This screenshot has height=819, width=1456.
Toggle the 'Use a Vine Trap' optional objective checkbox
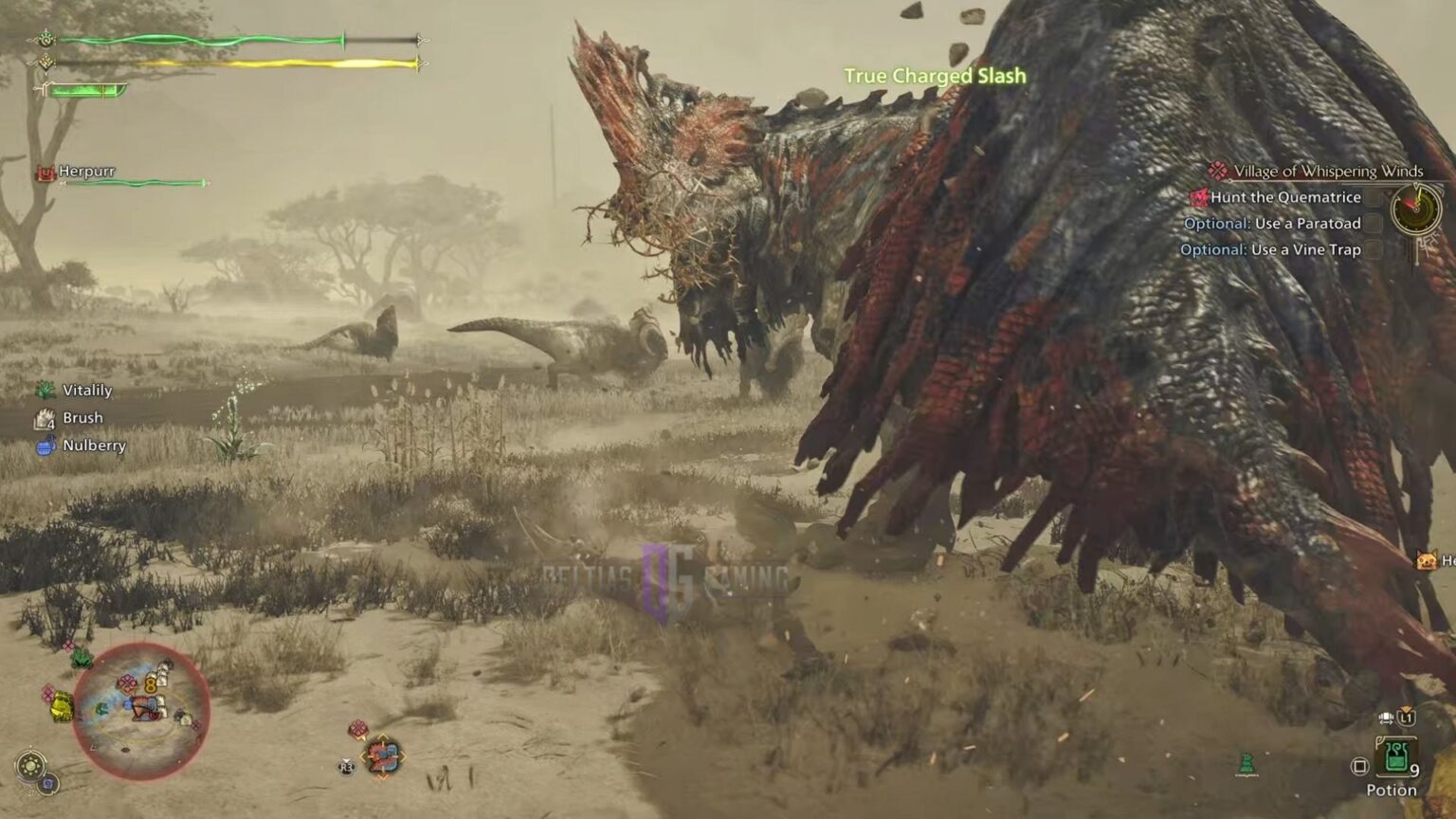(x=1371, y=248)
